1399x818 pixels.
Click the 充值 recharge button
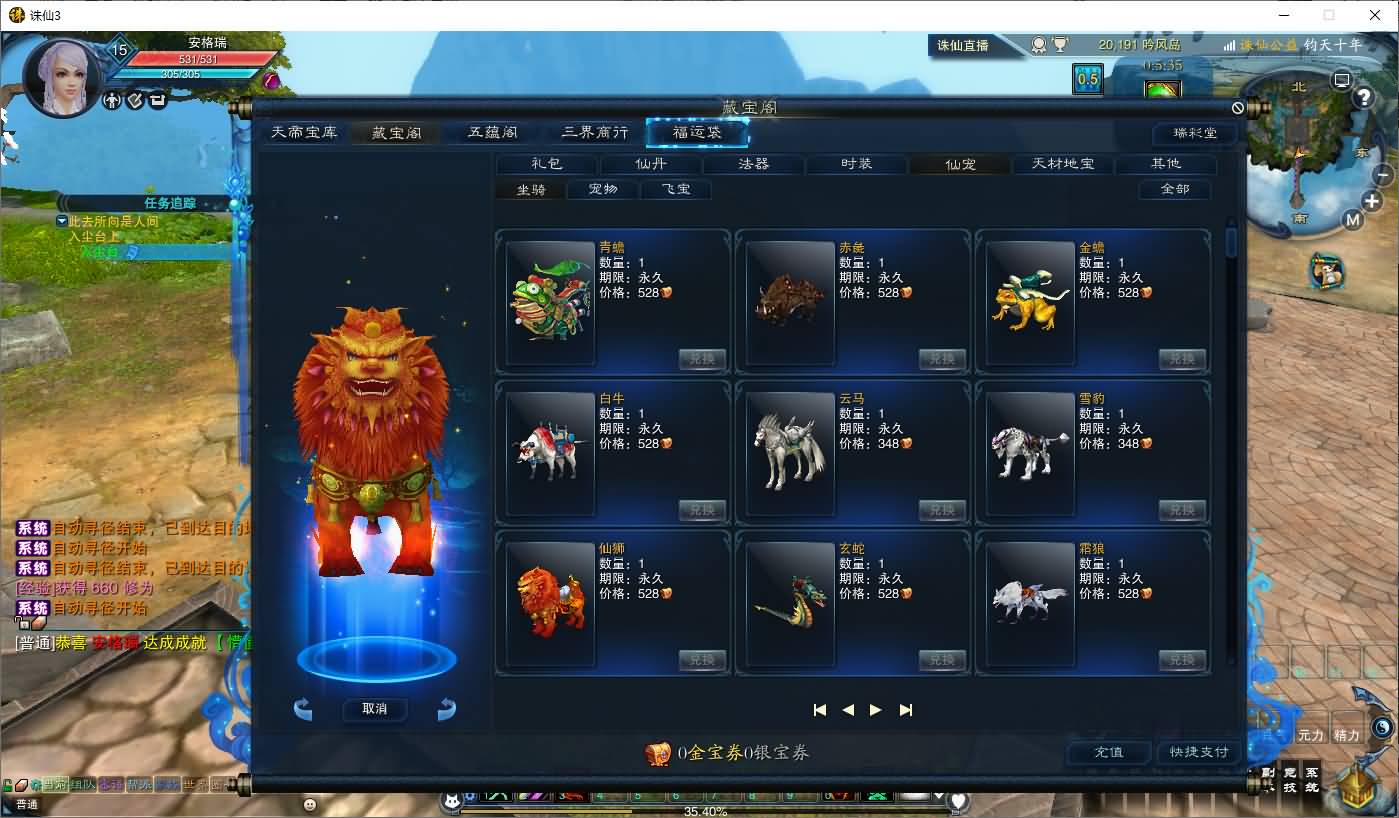1109,752
